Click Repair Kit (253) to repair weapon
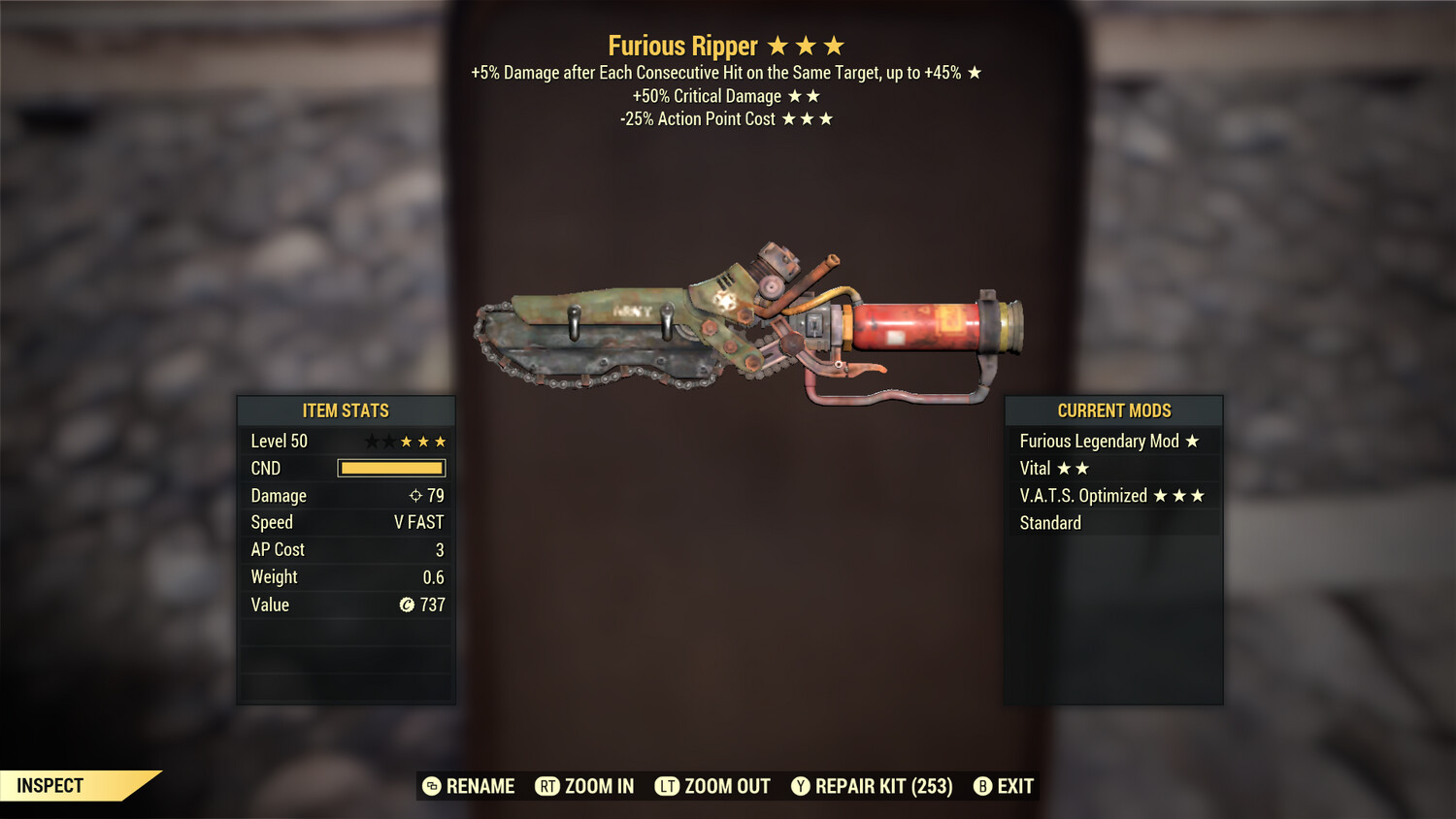Image resolution: width=1456 pixels, height=819 pixels. (x=872, y=786)
